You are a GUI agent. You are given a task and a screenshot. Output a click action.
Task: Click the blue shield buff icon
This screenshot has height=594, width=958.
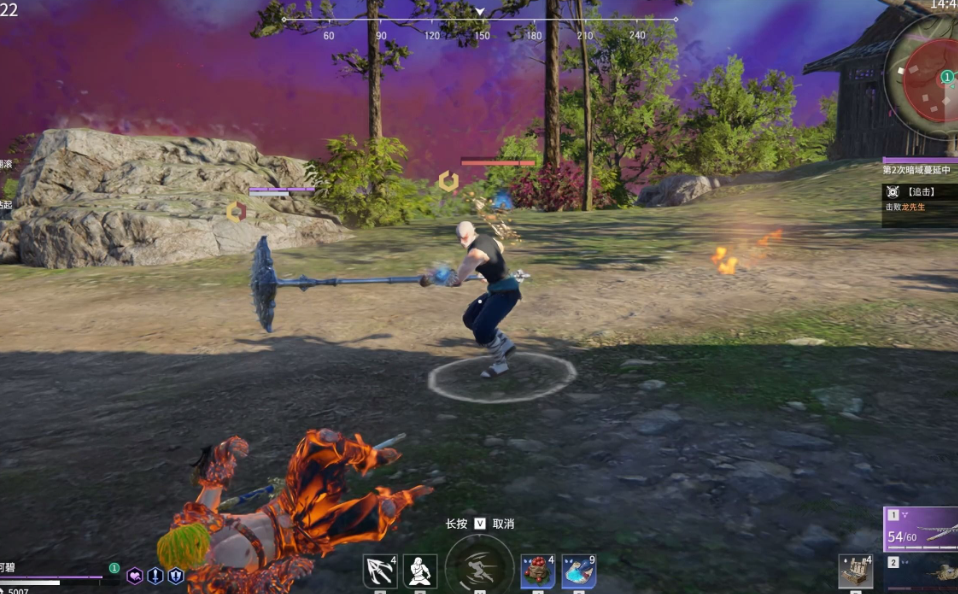176,576
